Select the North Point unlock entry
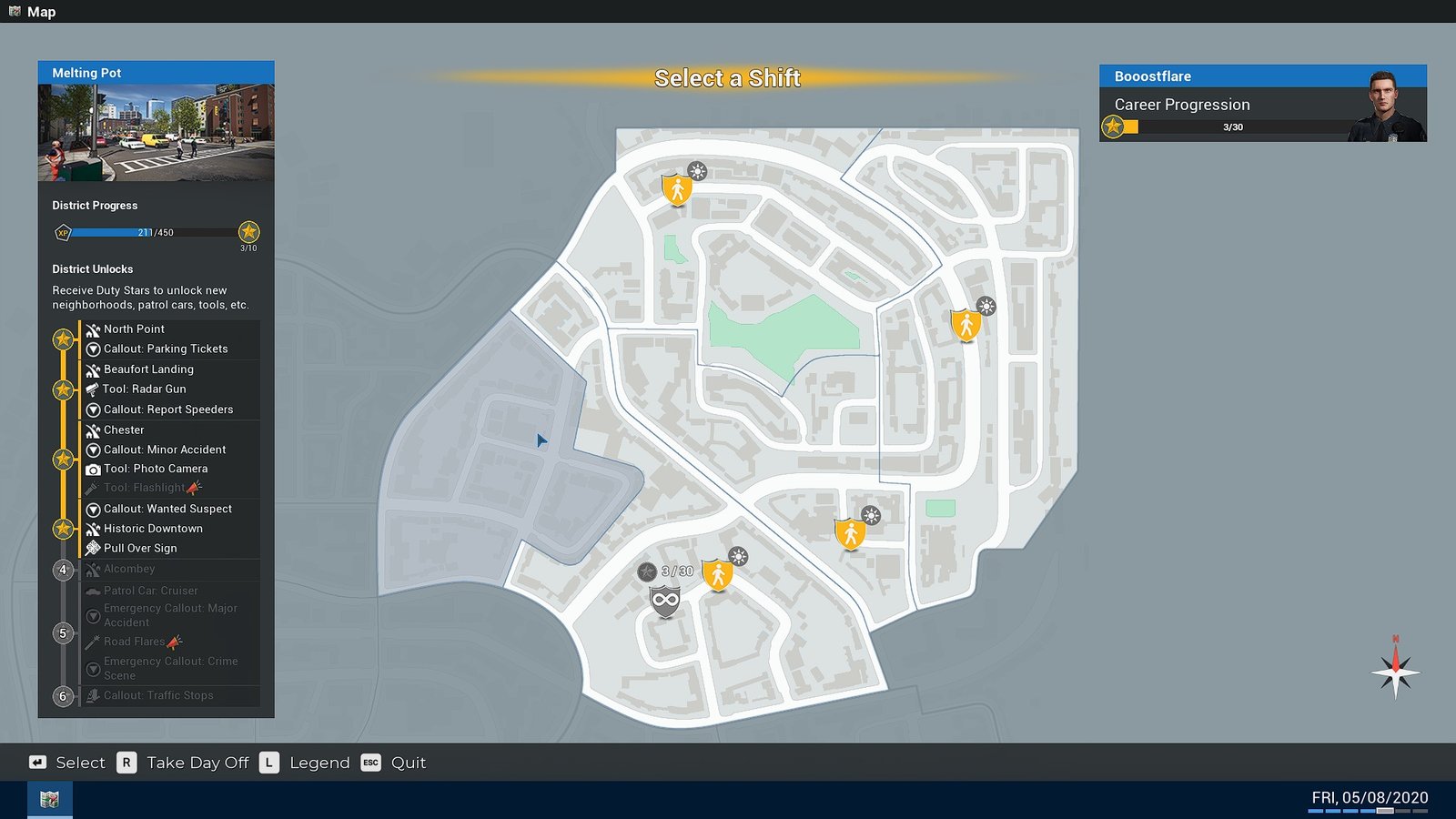Viewport: 1456px width, 819px height. coord(134,329)
